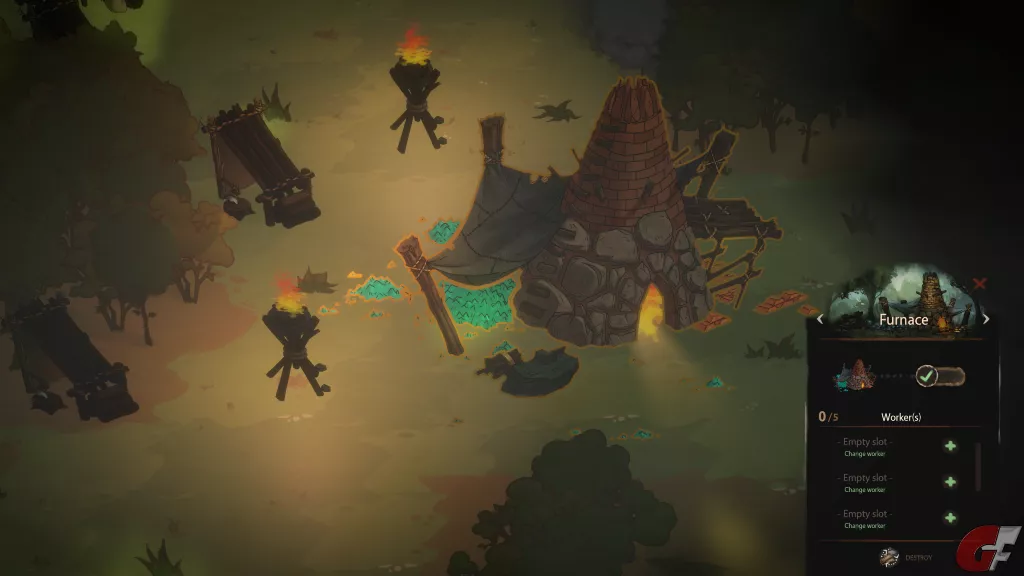Toggle the Furnace production switch
This screenshot has height=576, width=1024.
pos(940,377)
